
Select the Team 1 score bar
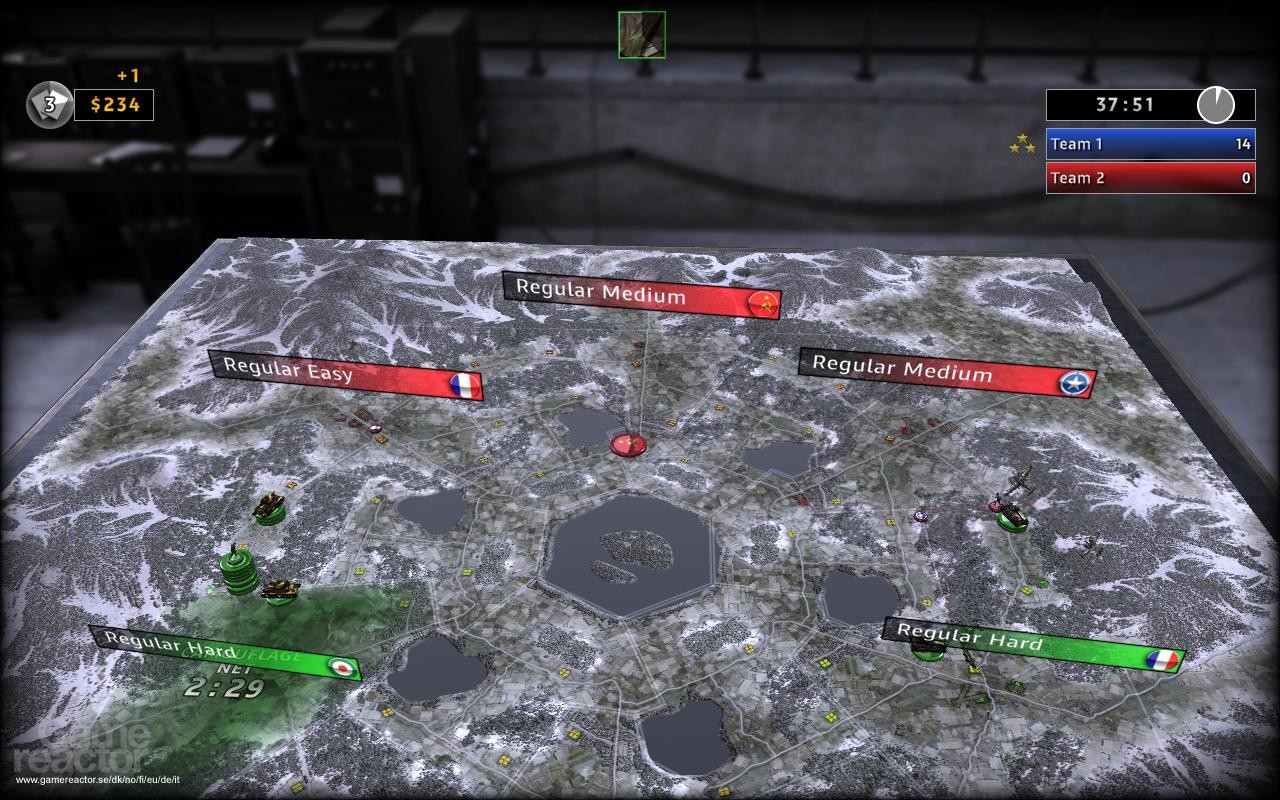point(1149,143)
